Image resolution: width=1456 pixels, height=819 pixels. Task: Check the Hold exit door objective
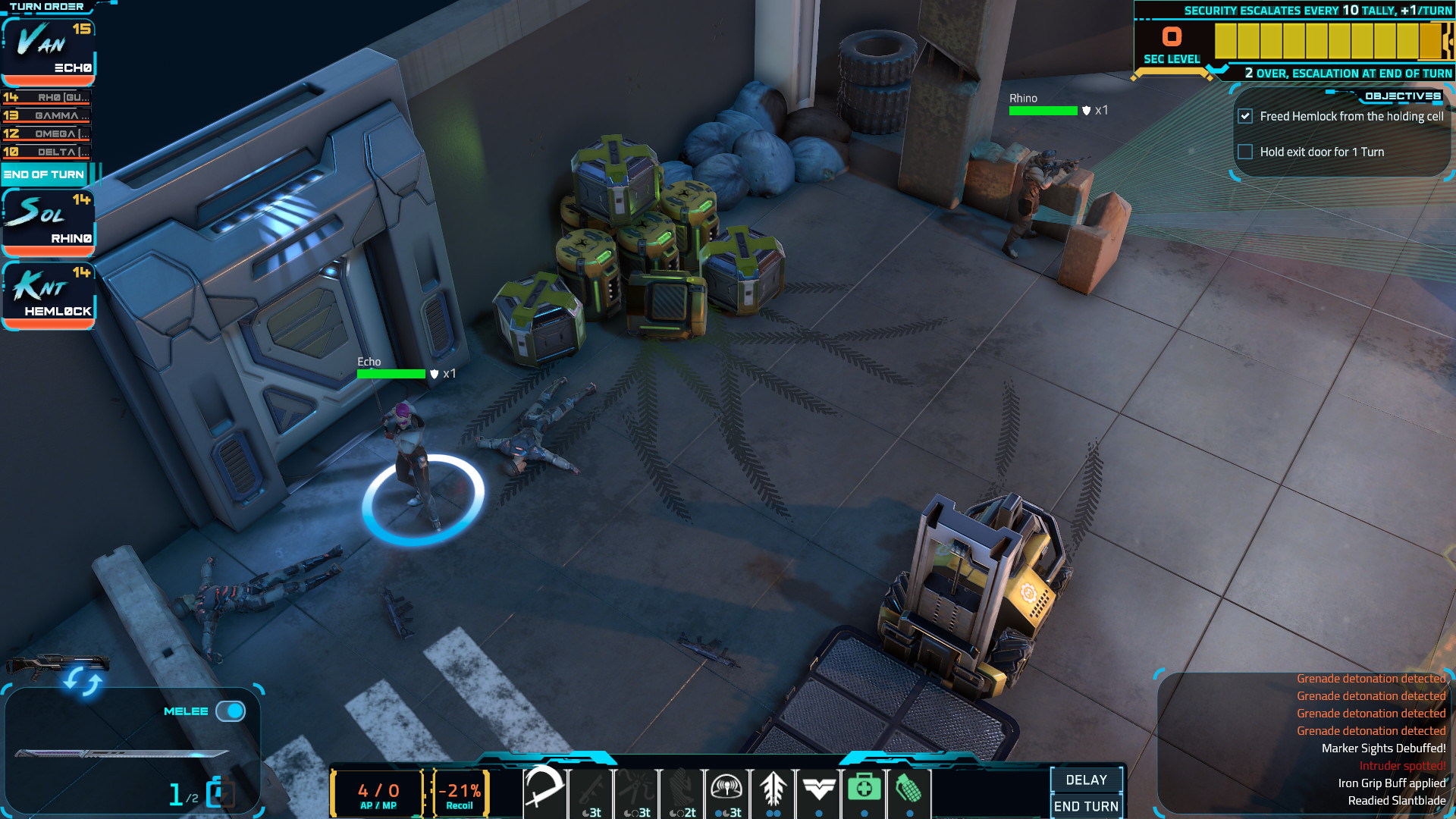(x=1246, y=152)
